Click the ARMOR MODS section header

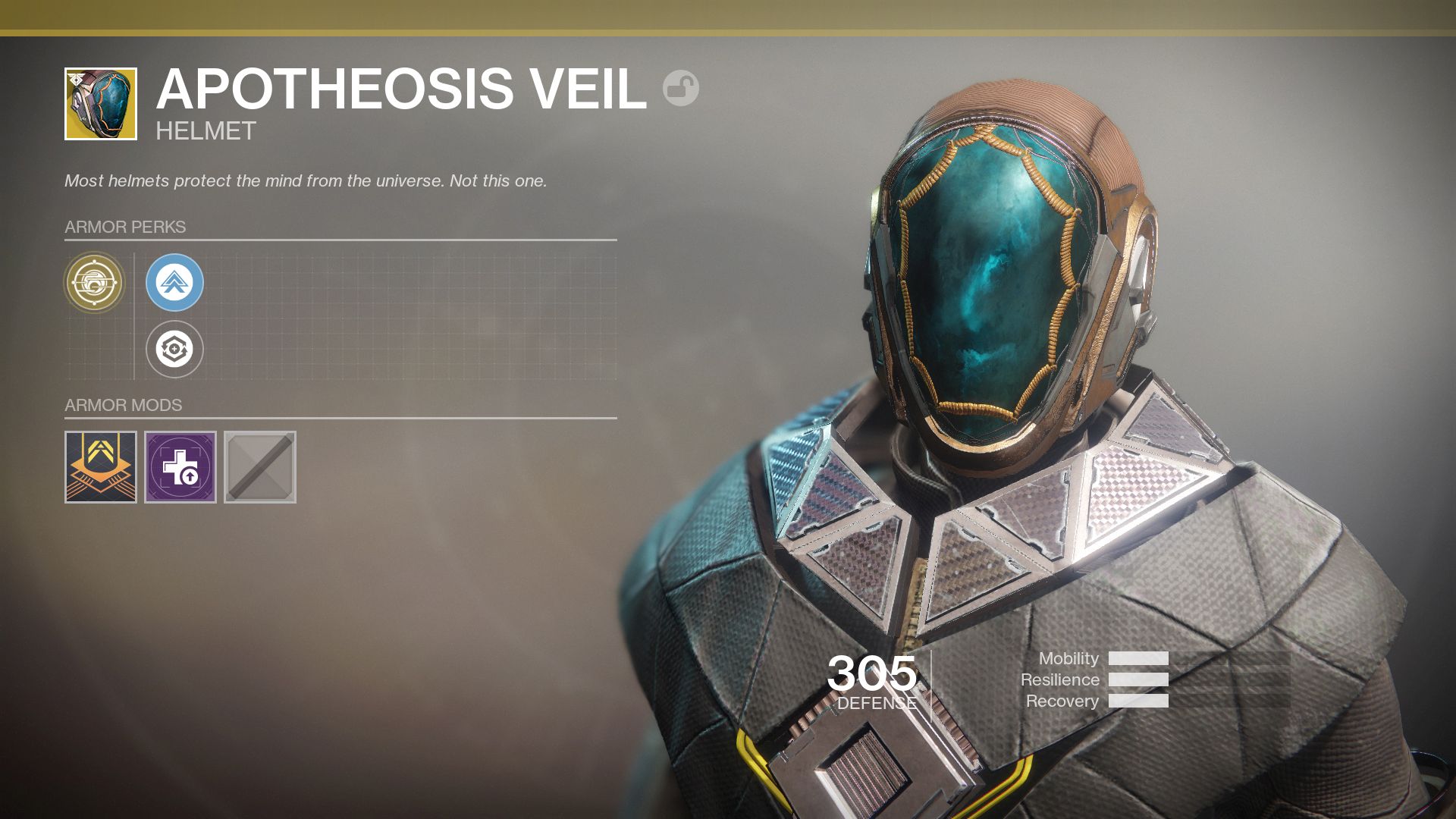[x=122, y=405]
